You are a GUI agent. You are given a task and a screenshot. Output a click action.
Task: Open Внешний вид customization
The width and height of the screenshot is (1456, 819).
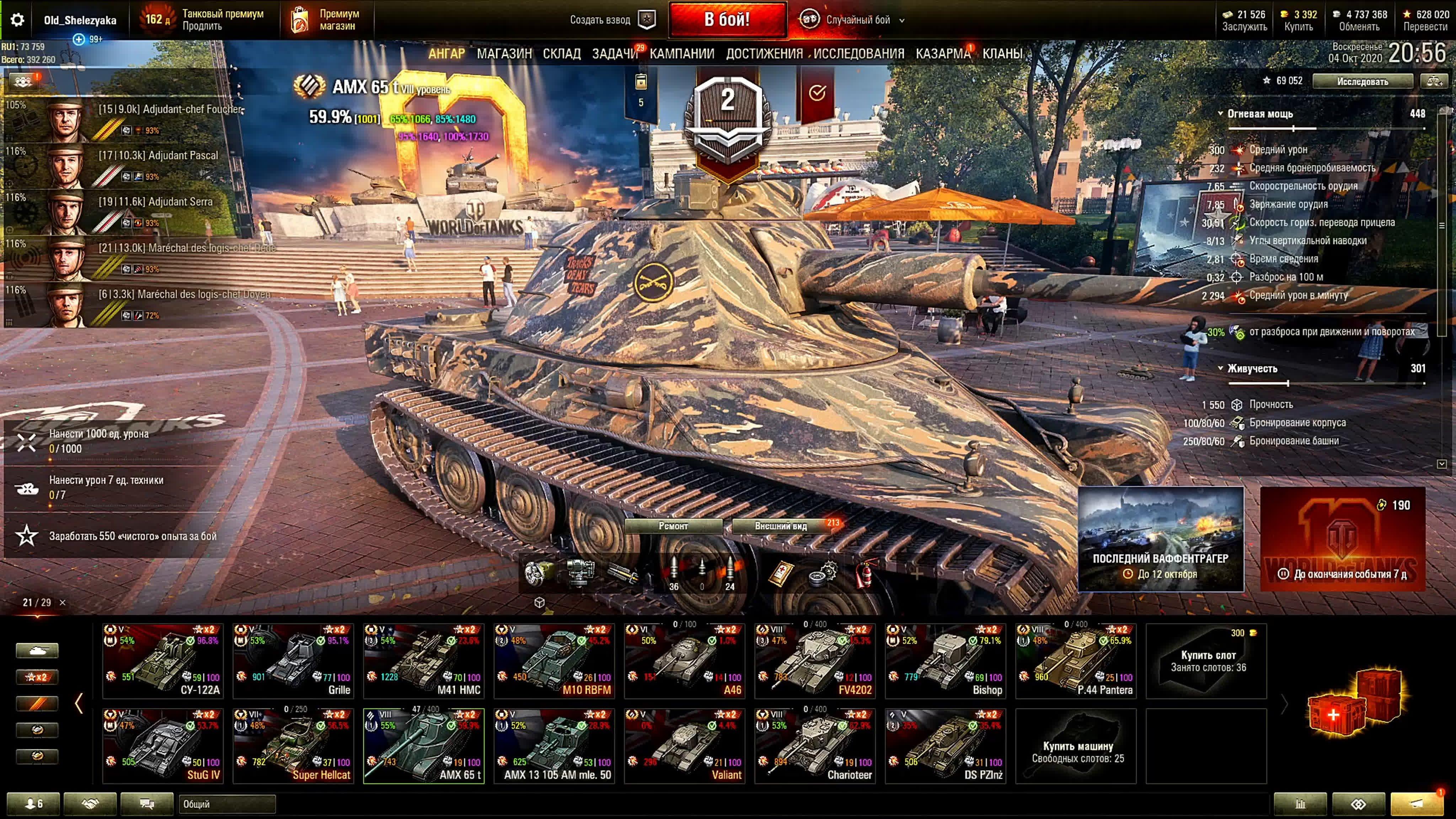[781, 526]
